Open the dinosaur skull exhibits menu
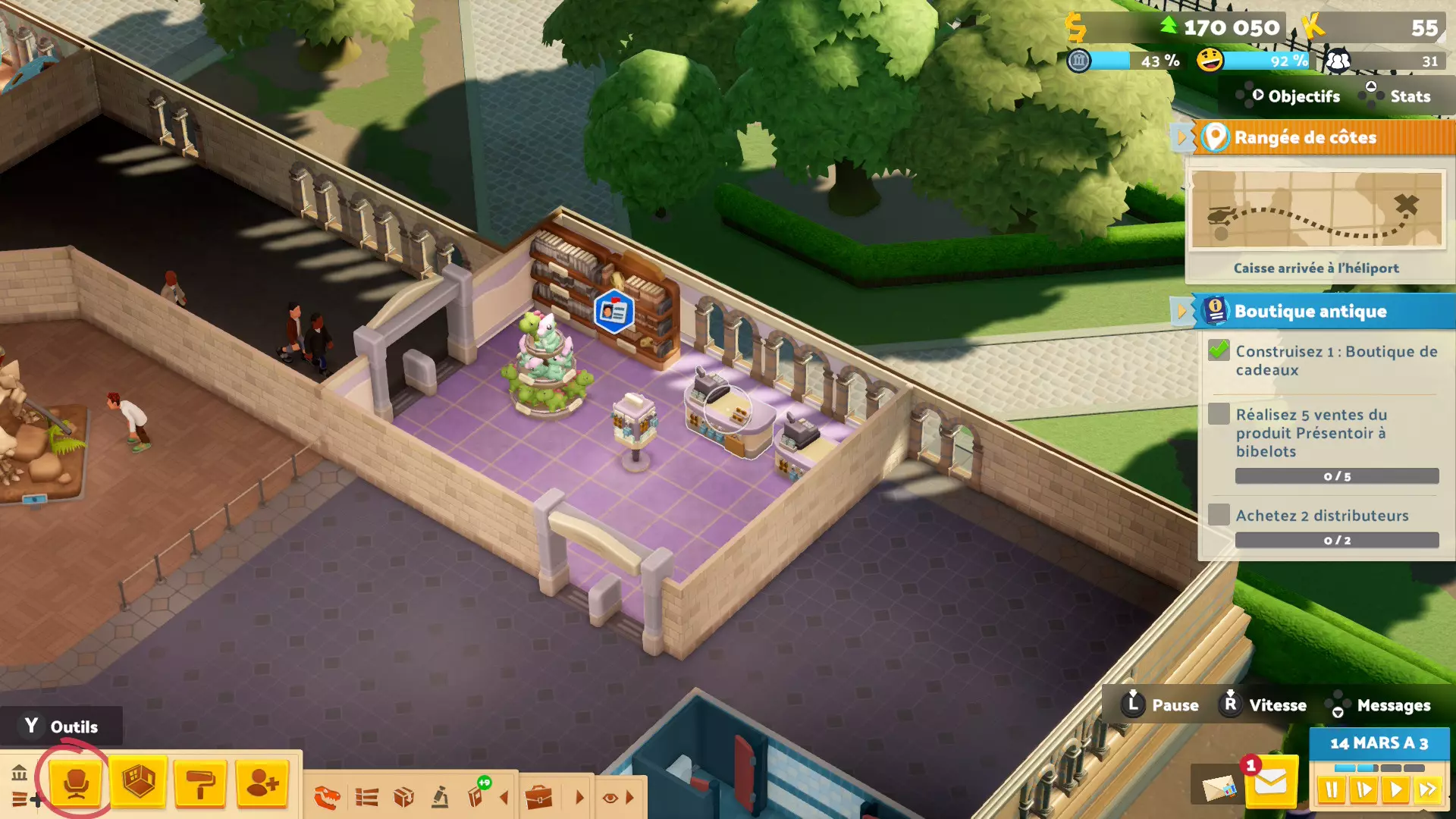Screen dimensions: 1456x819 point(328,798)
